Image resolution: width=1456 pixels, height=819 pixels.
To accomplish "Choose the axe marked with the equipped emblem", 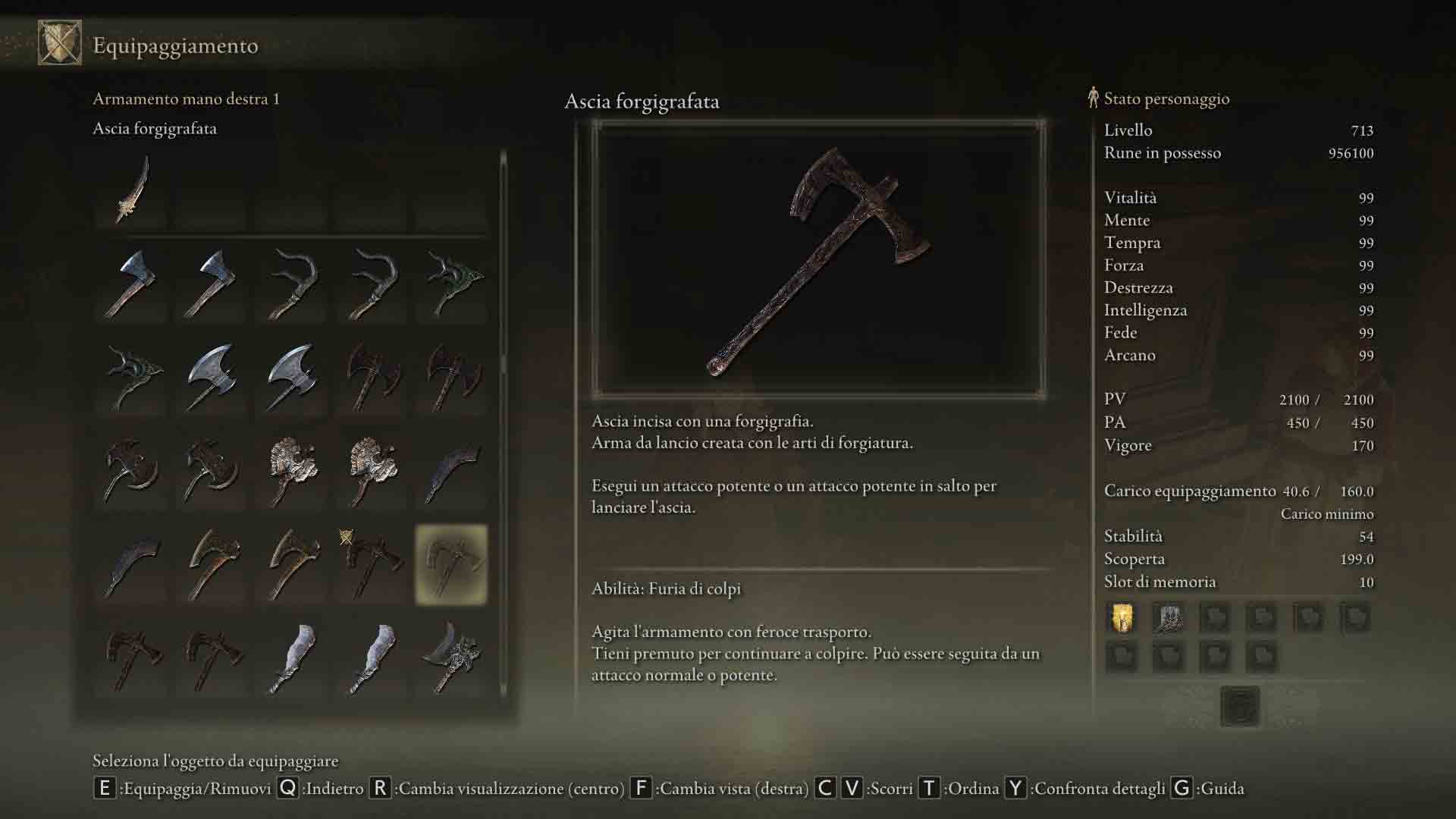I will pos(371,564).
